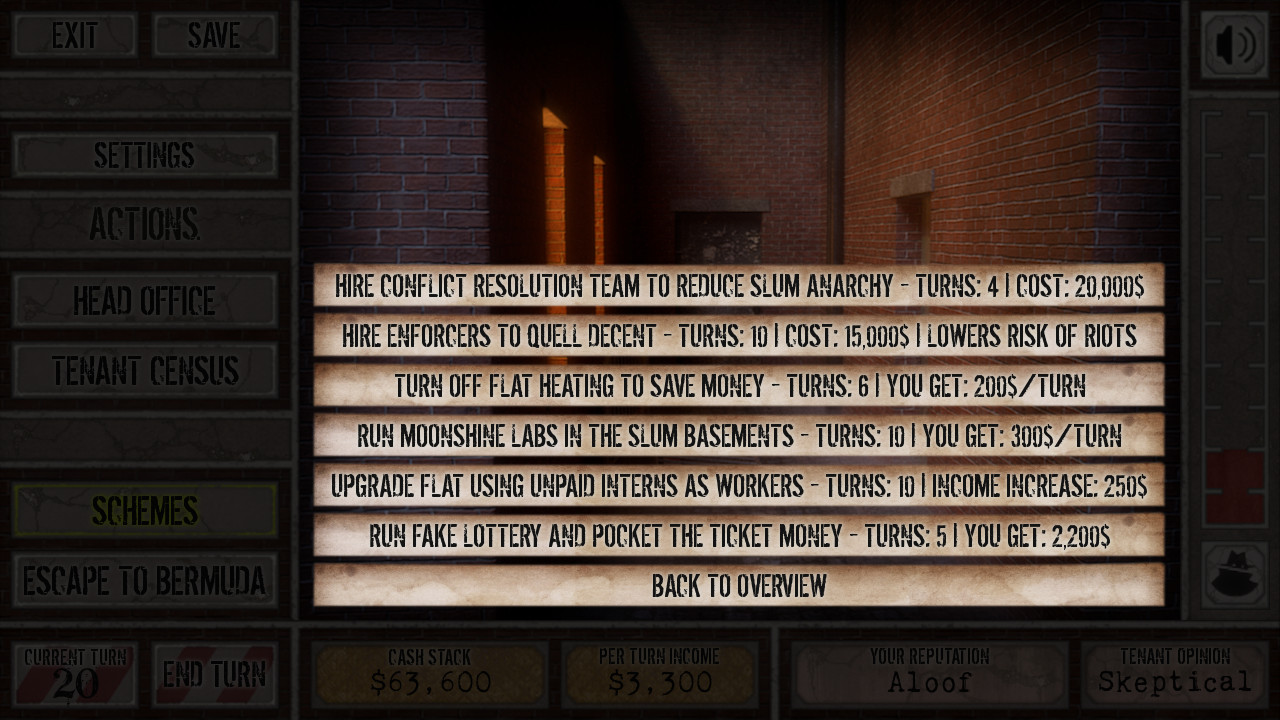Save the game
Image resolution: width=1280 pixels, height=720 pixels.
[x=215, y=36]
